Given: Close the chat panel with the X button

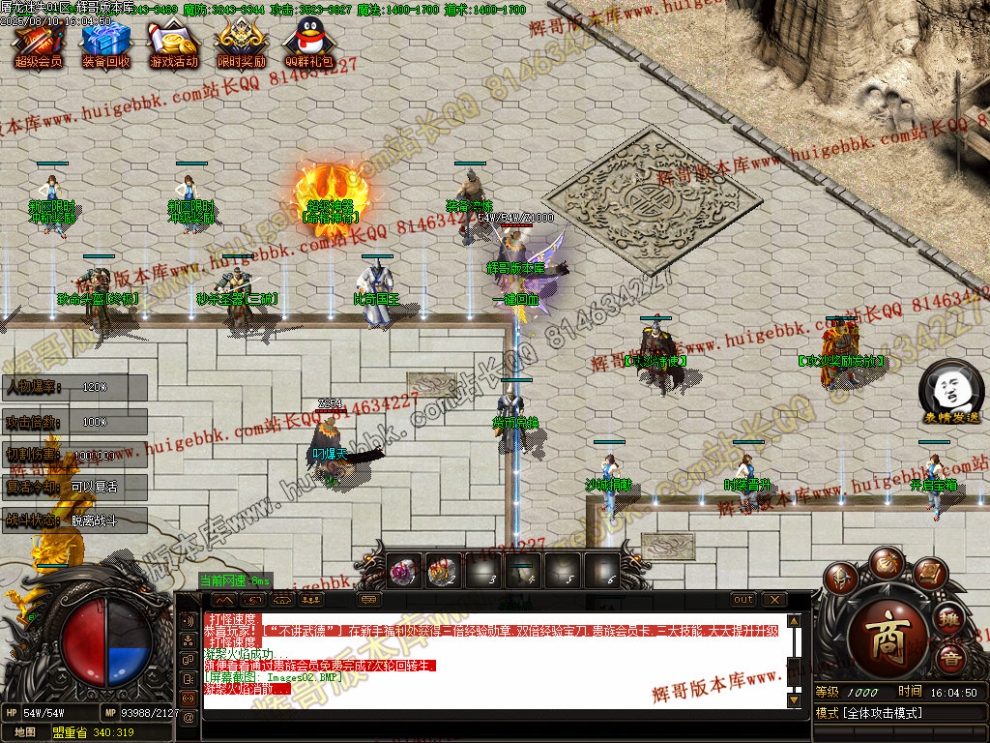Looking at the screenshot, I should (773, 599).
